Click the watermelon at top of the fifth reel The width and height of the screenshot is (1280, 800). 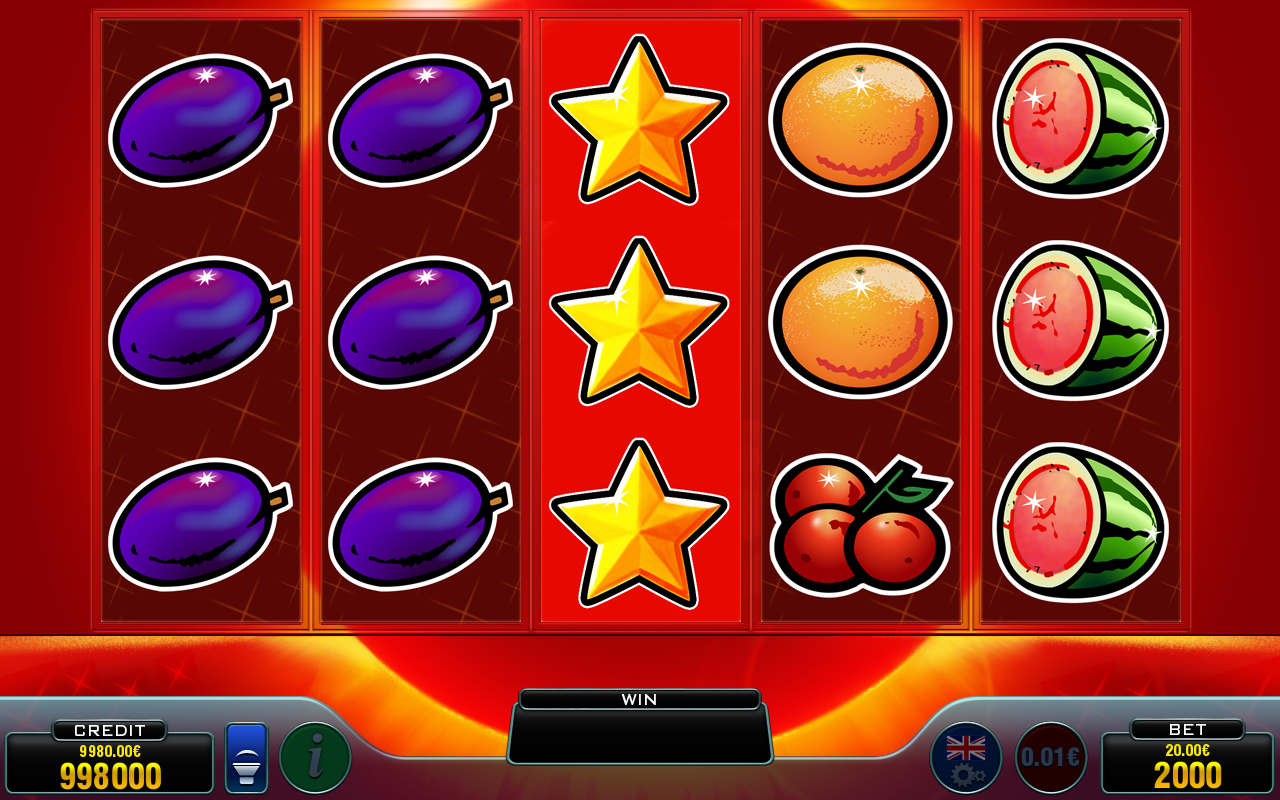pos(1080,120)
